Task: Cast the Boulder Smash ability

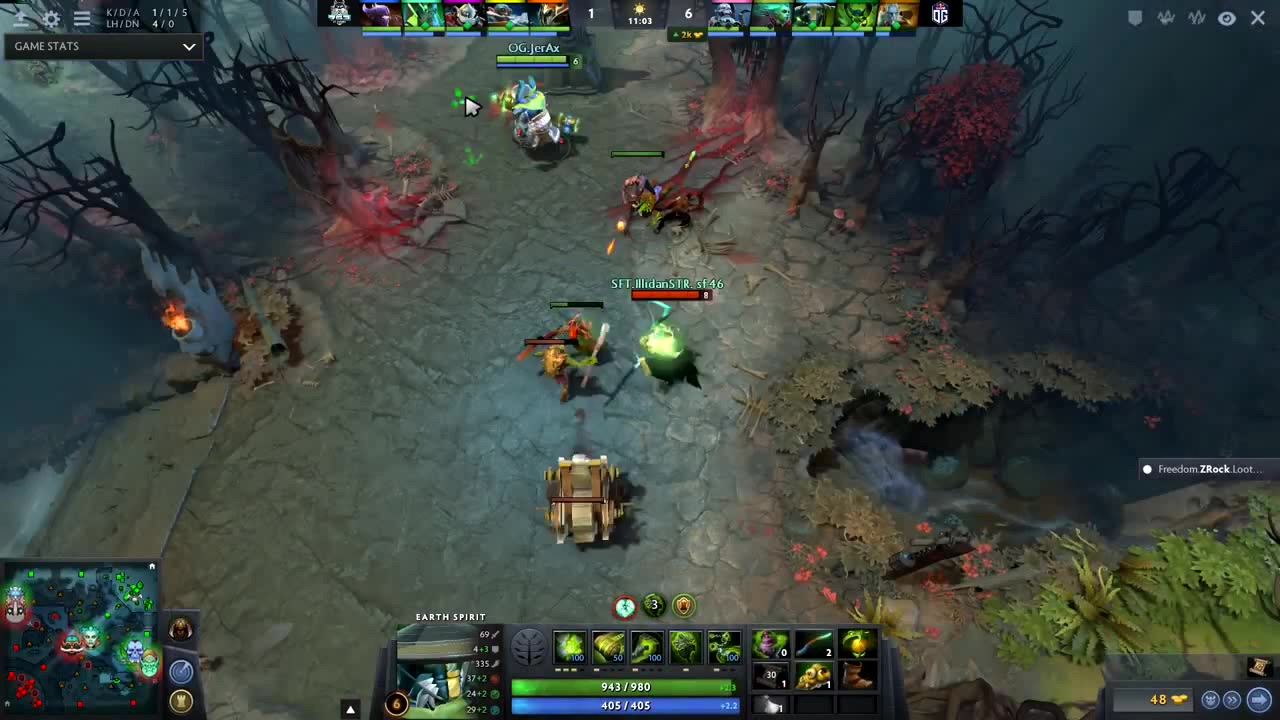Action: coord(570,647)
